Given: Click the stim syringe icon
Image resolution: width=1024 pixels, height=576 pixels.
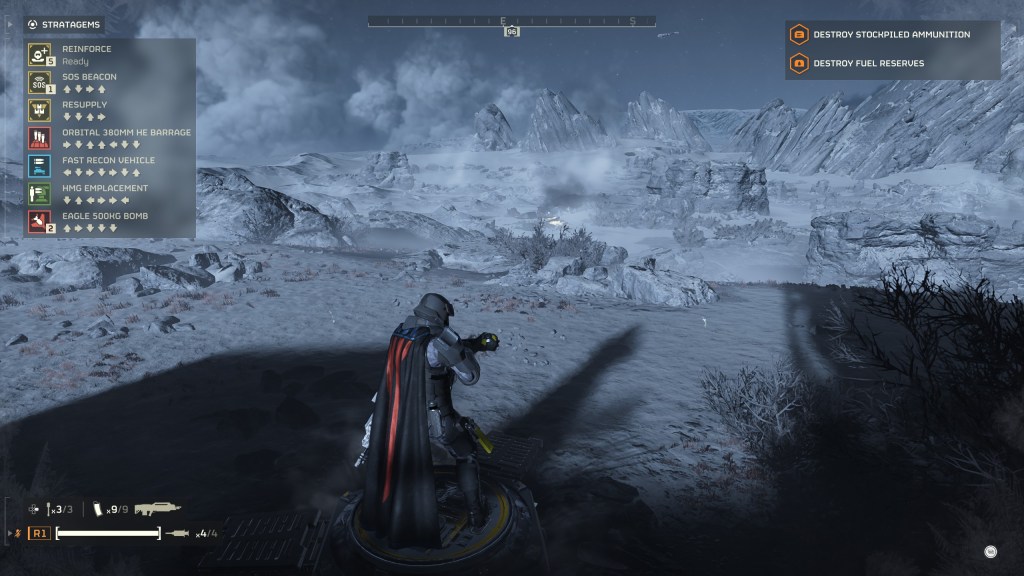Looking at the screenshot, I should tap(177, 533).
